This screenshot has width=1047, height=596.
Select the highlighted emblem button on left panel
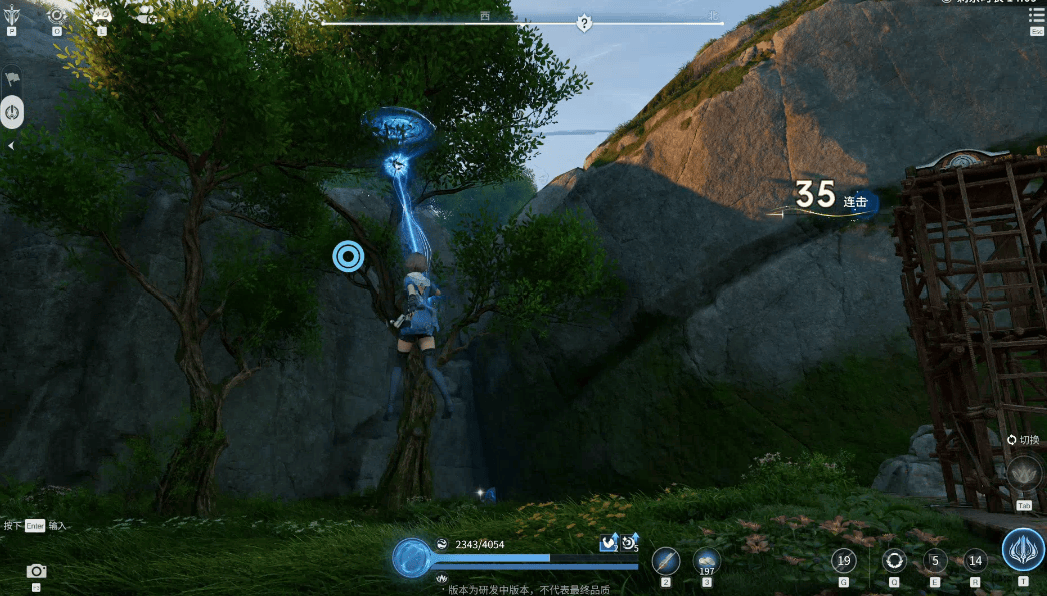(12, 111)
